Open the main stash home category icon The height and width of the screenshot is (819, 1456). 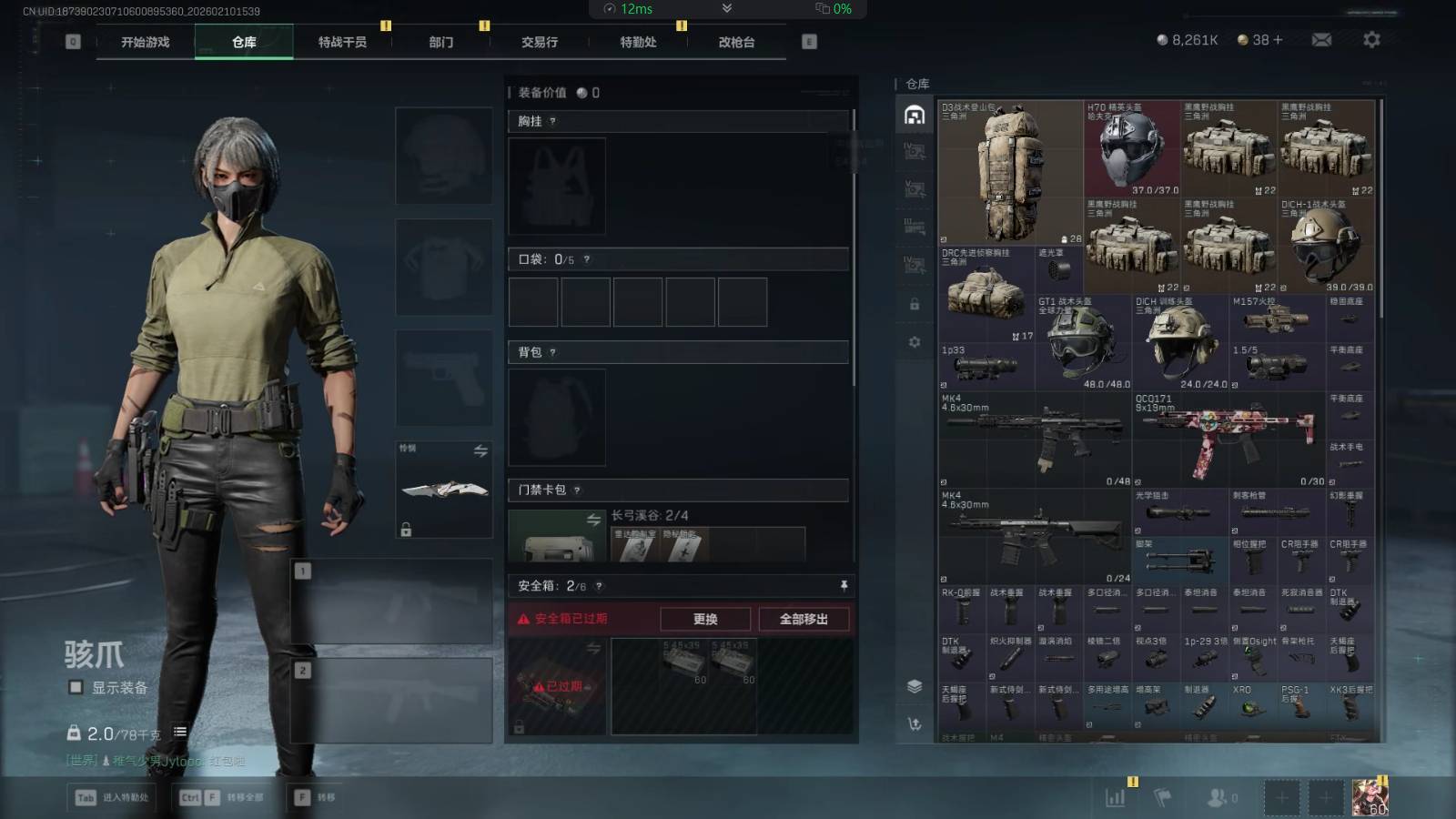[x=915, y=115]
